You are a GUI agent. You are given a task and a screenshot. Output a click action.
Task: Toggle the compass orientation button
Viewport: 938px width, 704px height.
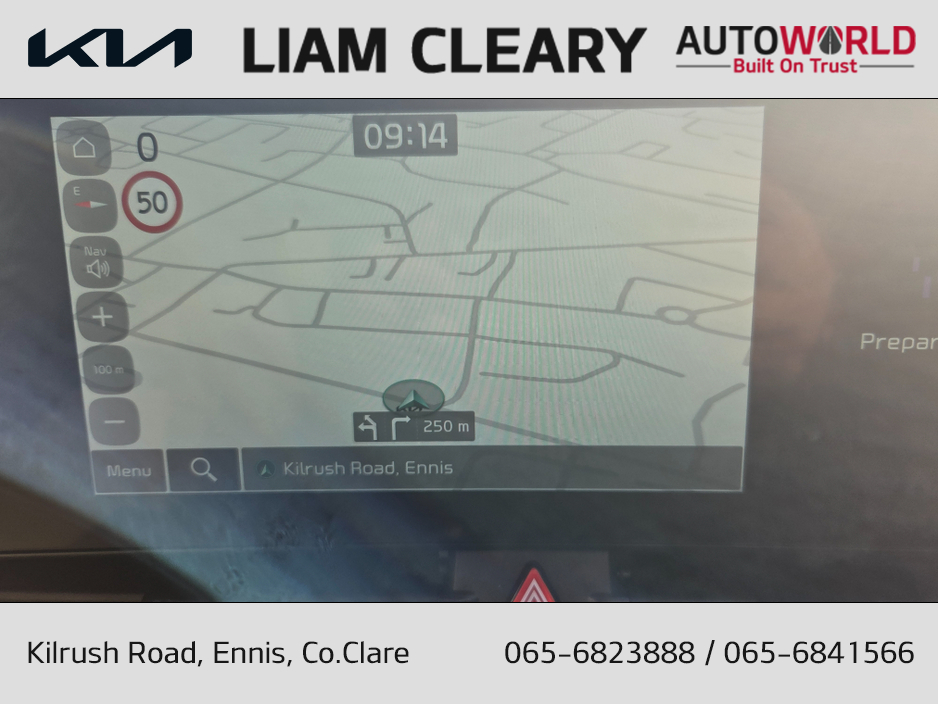click(x=91, y=203)
